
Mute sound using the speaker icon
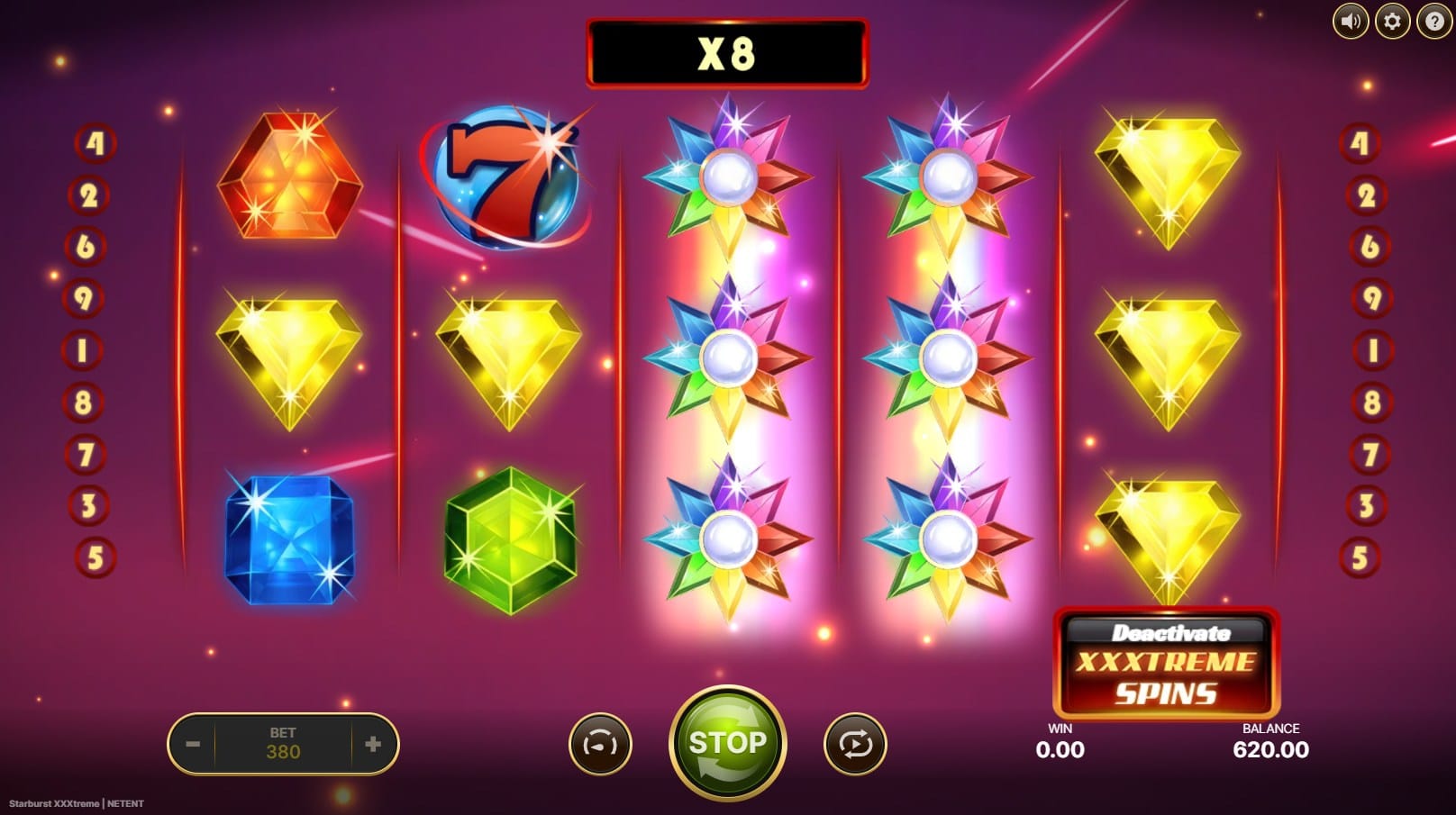[1350, 21]
